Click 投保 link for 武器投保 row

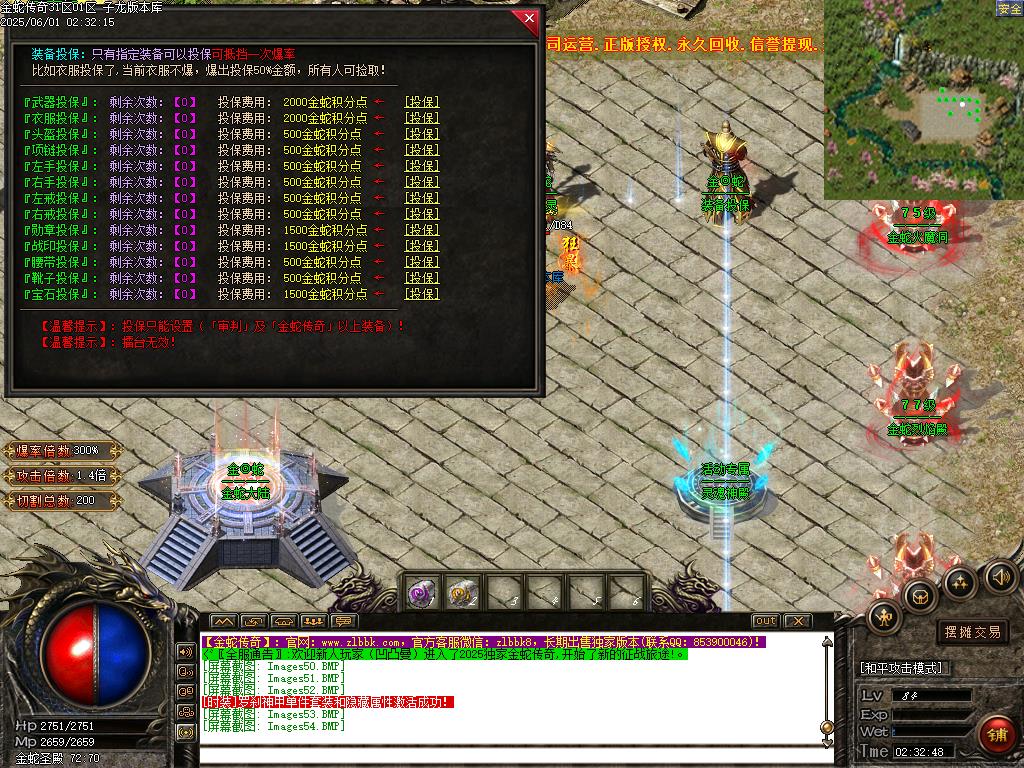421,102
